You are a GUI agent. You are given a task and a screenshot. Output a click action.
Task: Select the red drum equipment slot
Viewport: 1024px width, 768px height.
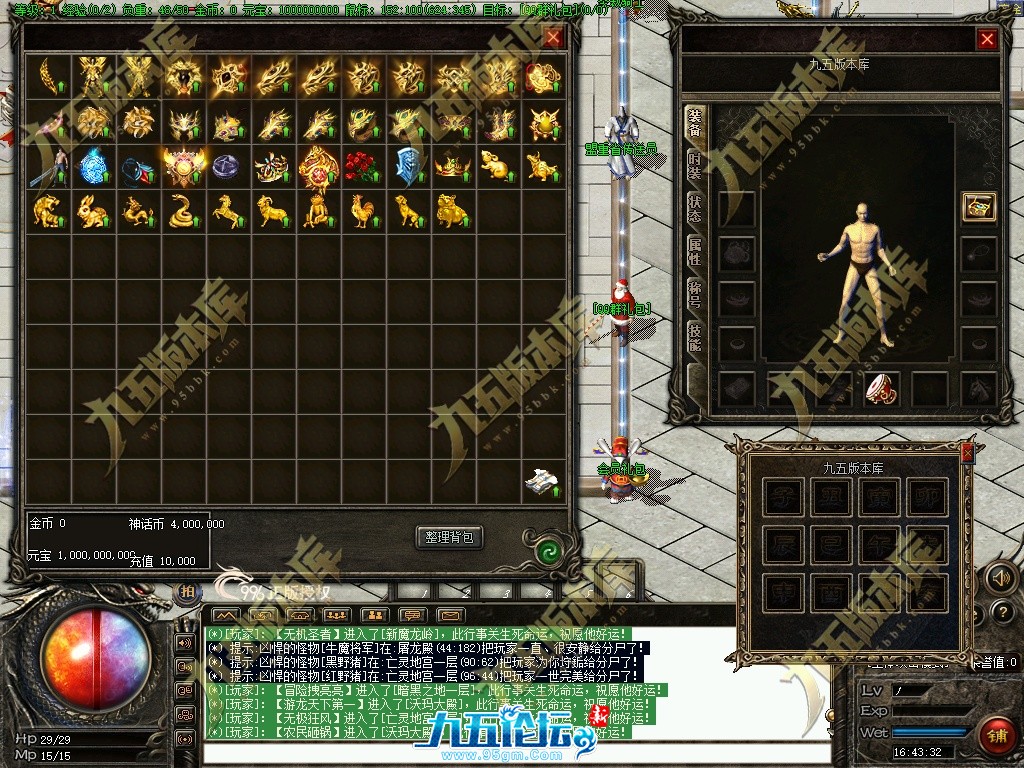[x=881, y=388]
